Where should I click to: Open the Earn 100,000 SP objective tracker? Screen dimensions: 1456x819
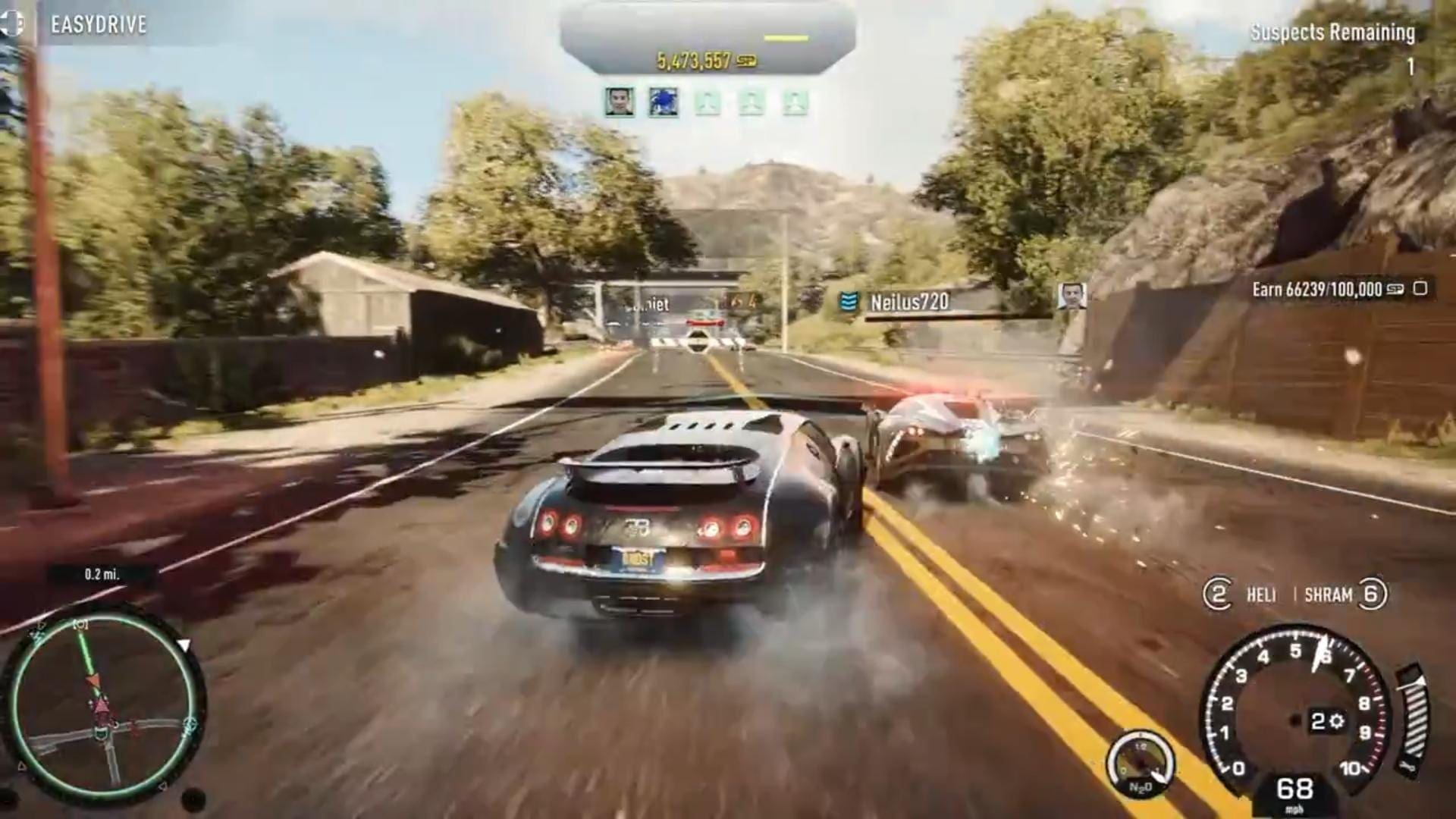click(x=1338, y=289)
